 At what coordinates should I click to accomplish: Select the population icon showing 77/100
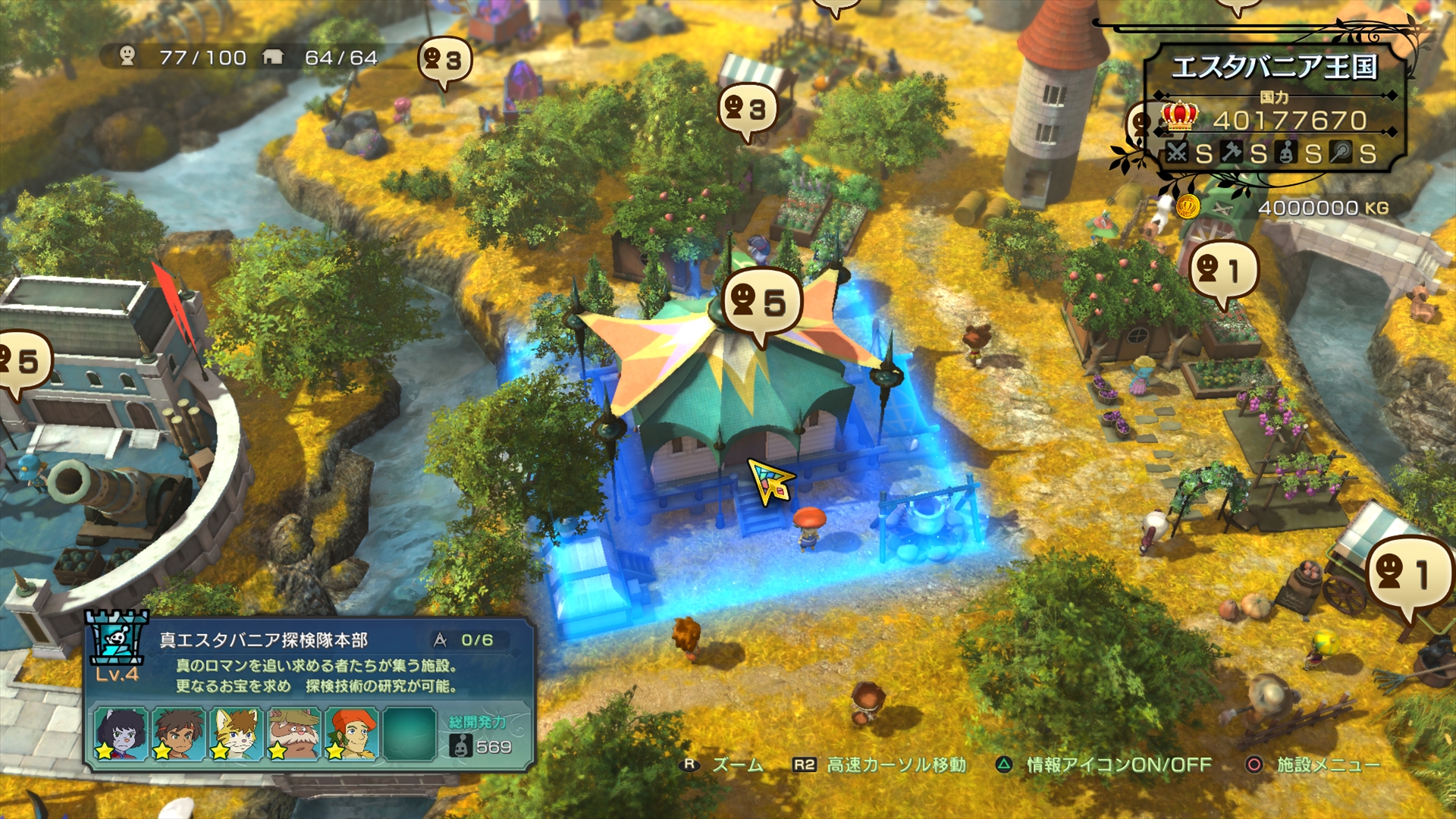point(127,55)
